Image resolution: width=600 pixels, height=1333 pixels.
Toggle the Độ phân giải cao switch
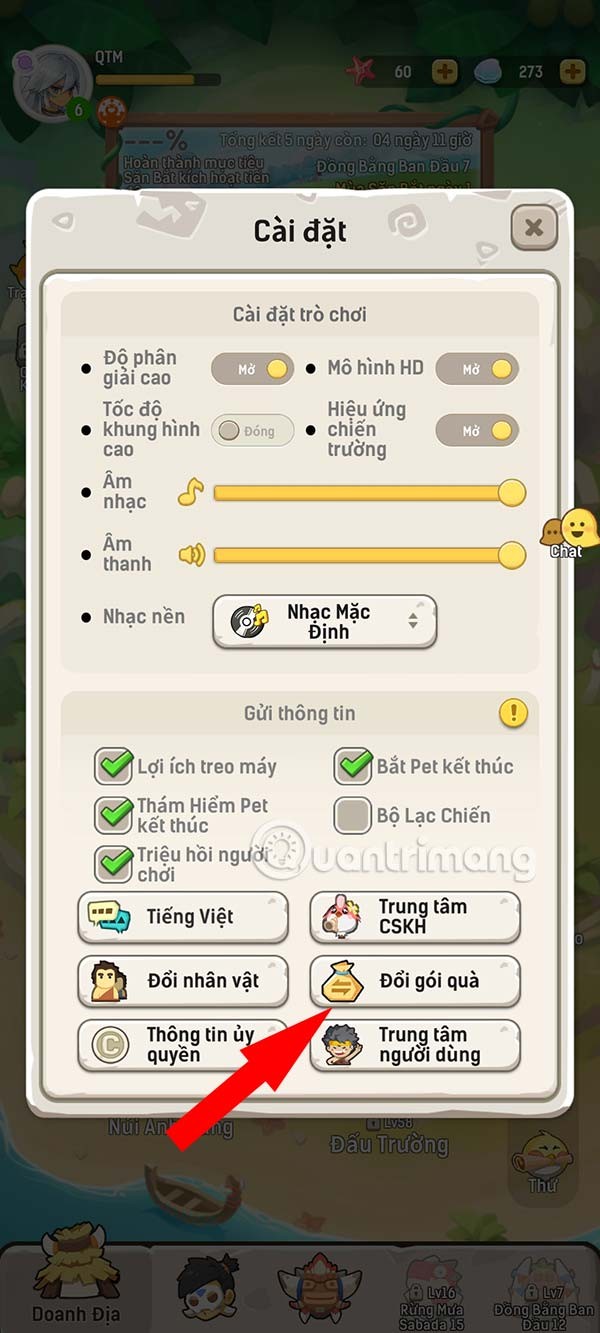tap(252, 369)
